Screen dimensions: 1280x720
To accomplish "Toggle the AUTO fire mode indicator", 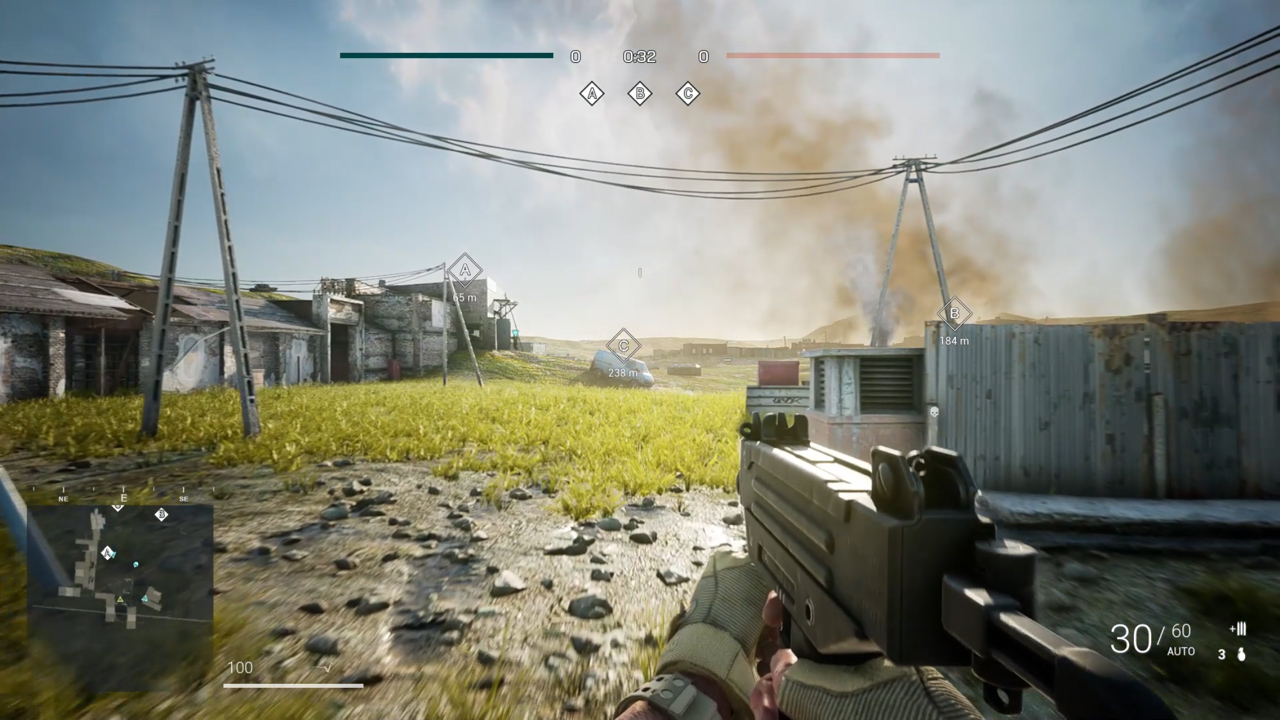I will pyautogui.click(x=1182, y=651).
